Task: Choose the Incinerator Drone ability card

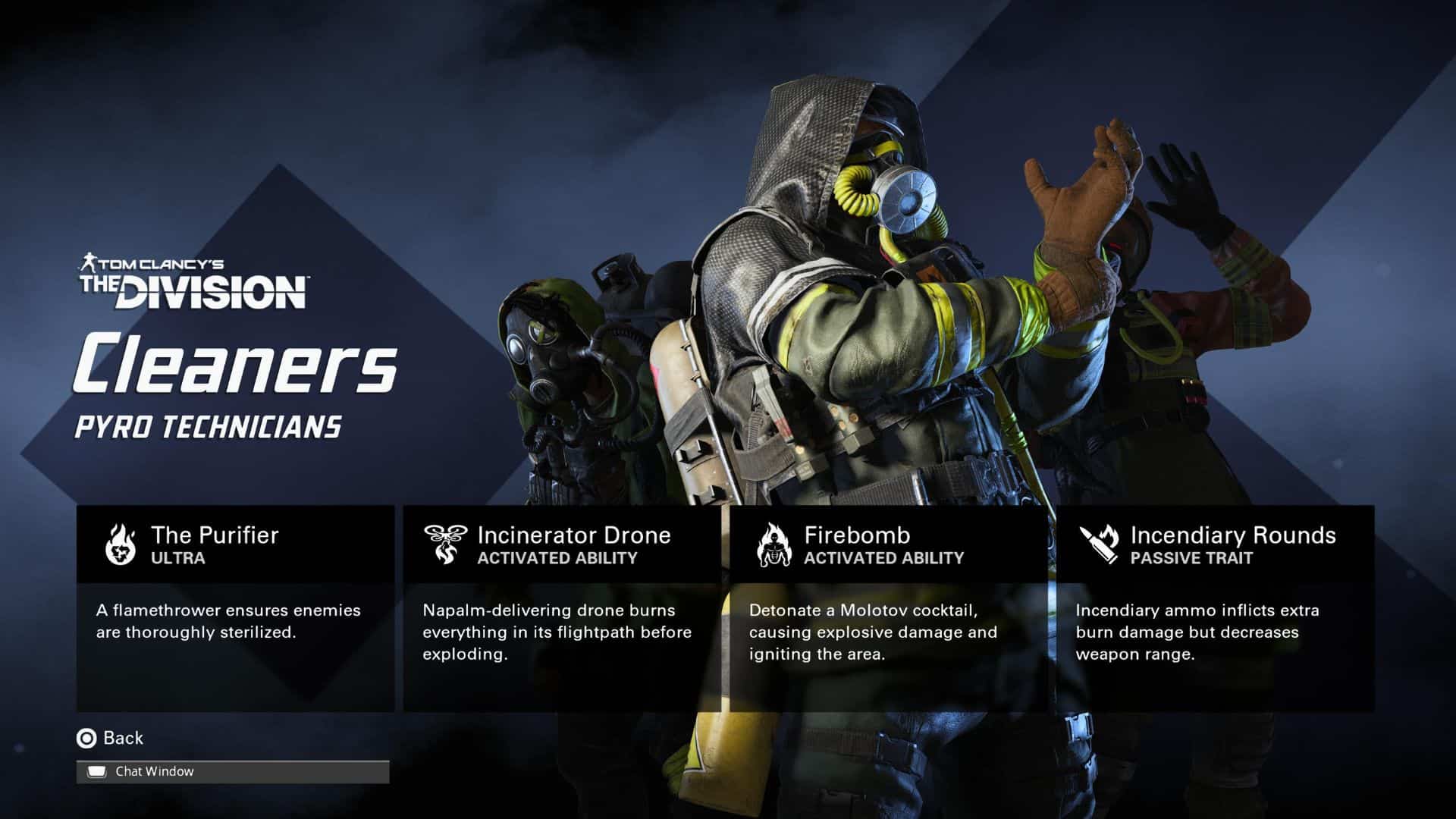Action: pyautogui.click(x=561, y=607)
